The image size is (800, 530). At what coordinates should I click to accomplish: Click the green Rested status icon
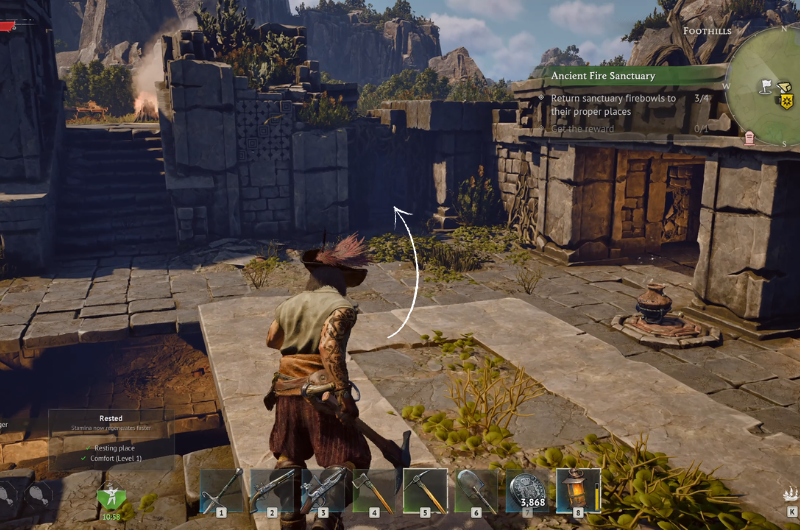coord(111,496)
